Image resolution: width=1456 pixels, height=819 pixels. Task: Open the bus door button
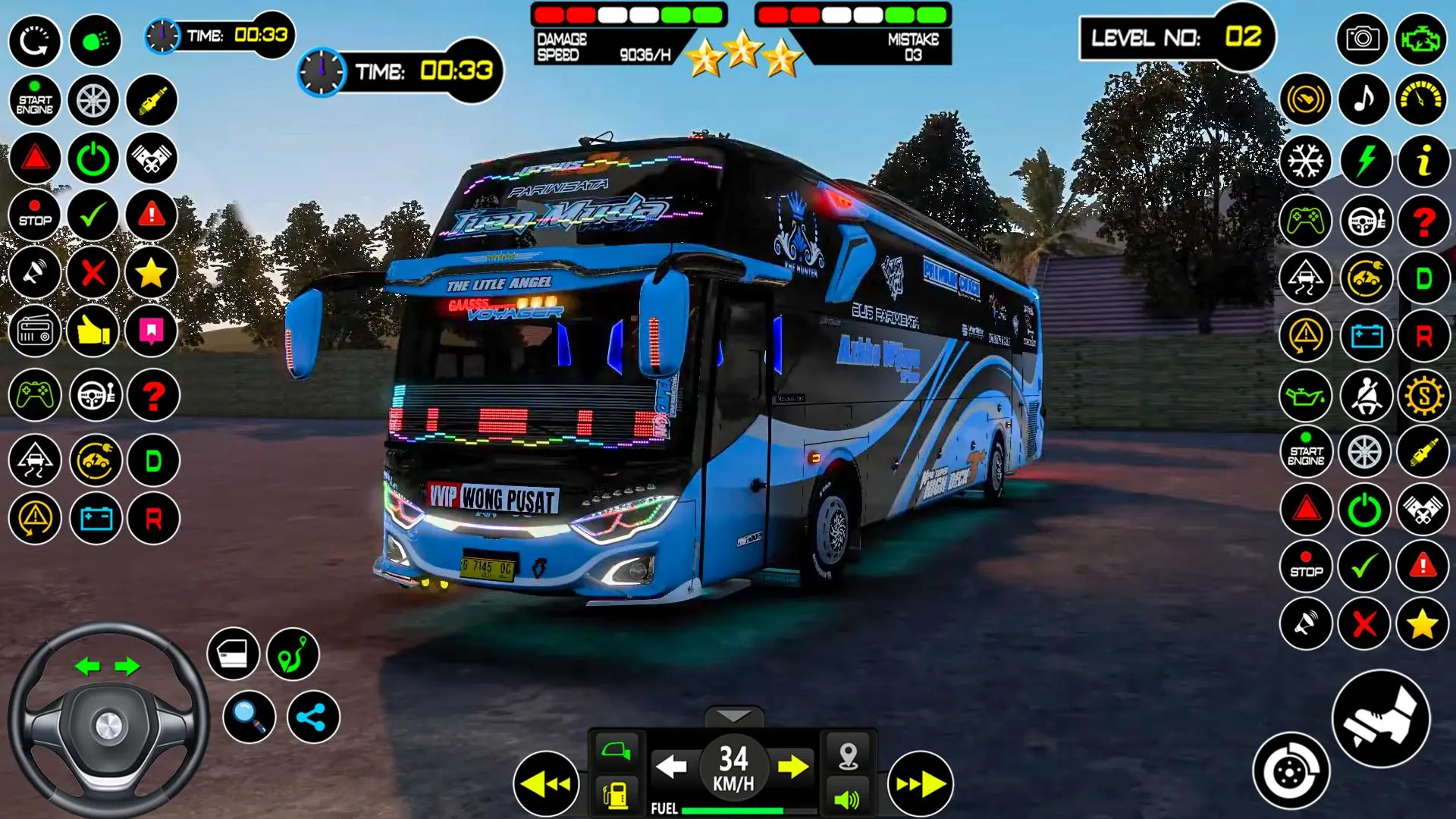coord(233,654)
